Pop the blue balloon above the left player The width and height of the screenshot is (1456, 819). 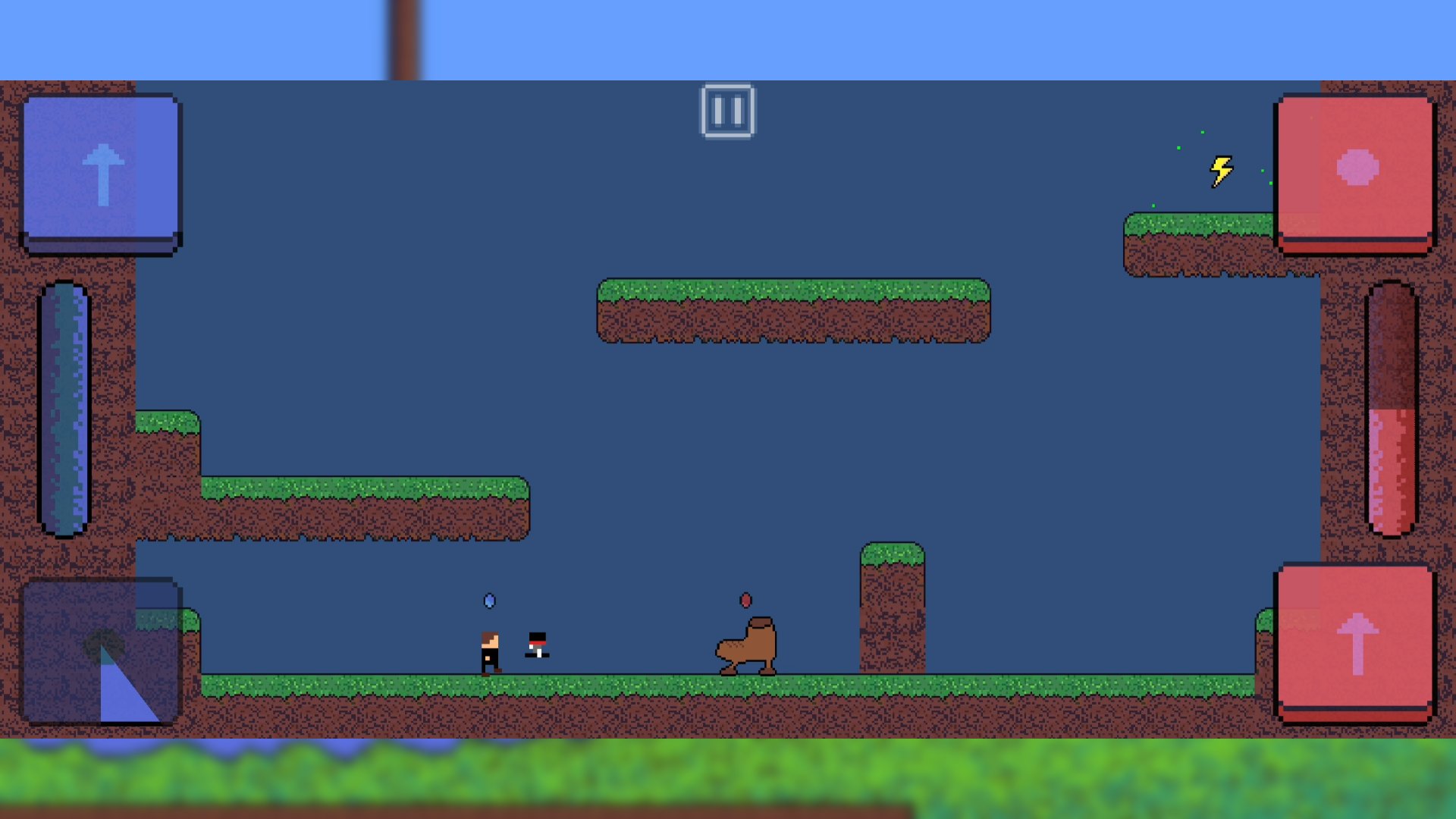click(x=489, y=599)
